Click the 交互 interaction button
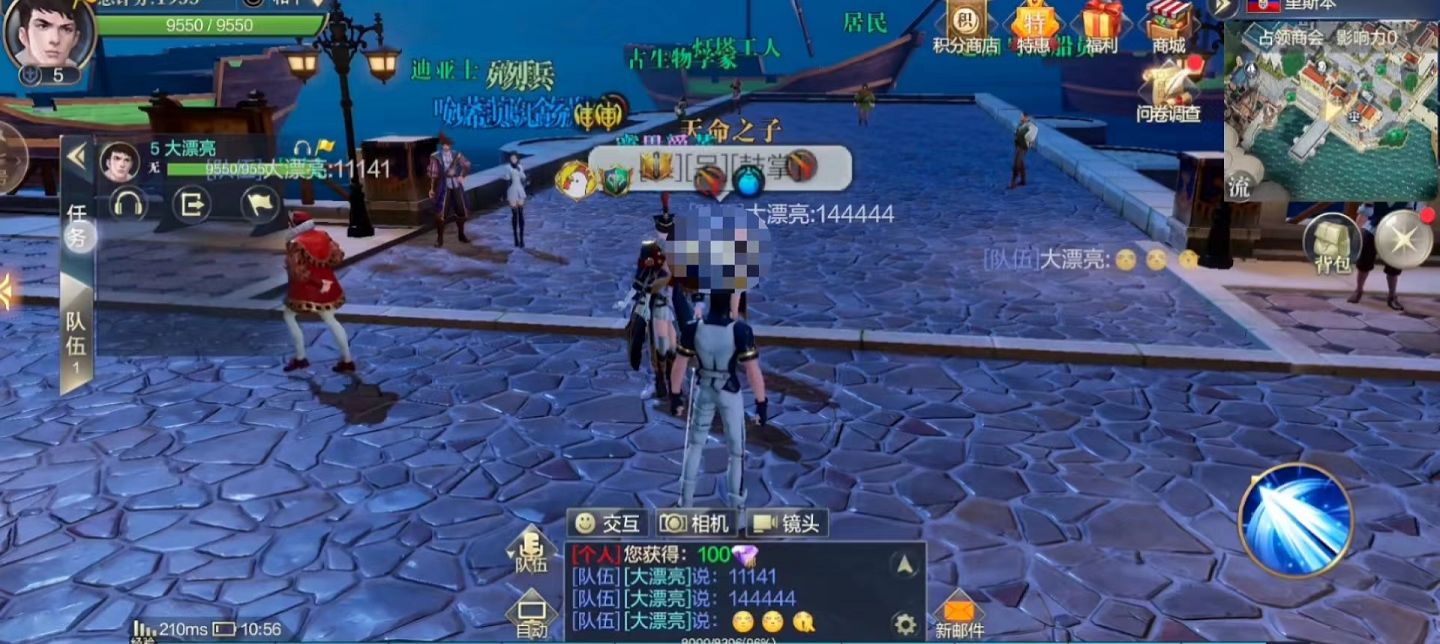1440x644 pixels. coord(608,523)
